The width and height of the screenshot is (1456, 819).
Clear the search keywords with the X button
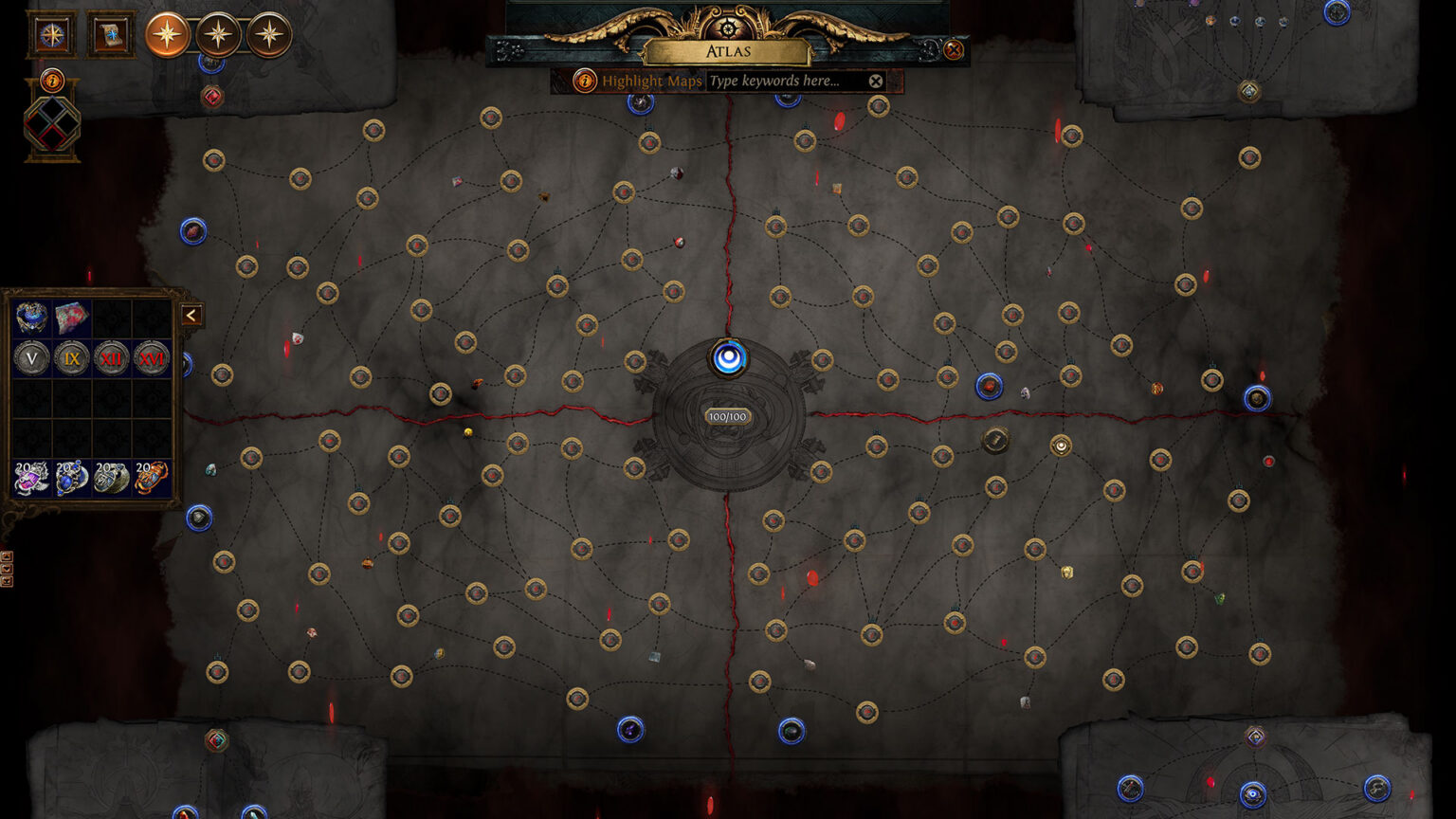coord(875,81)
